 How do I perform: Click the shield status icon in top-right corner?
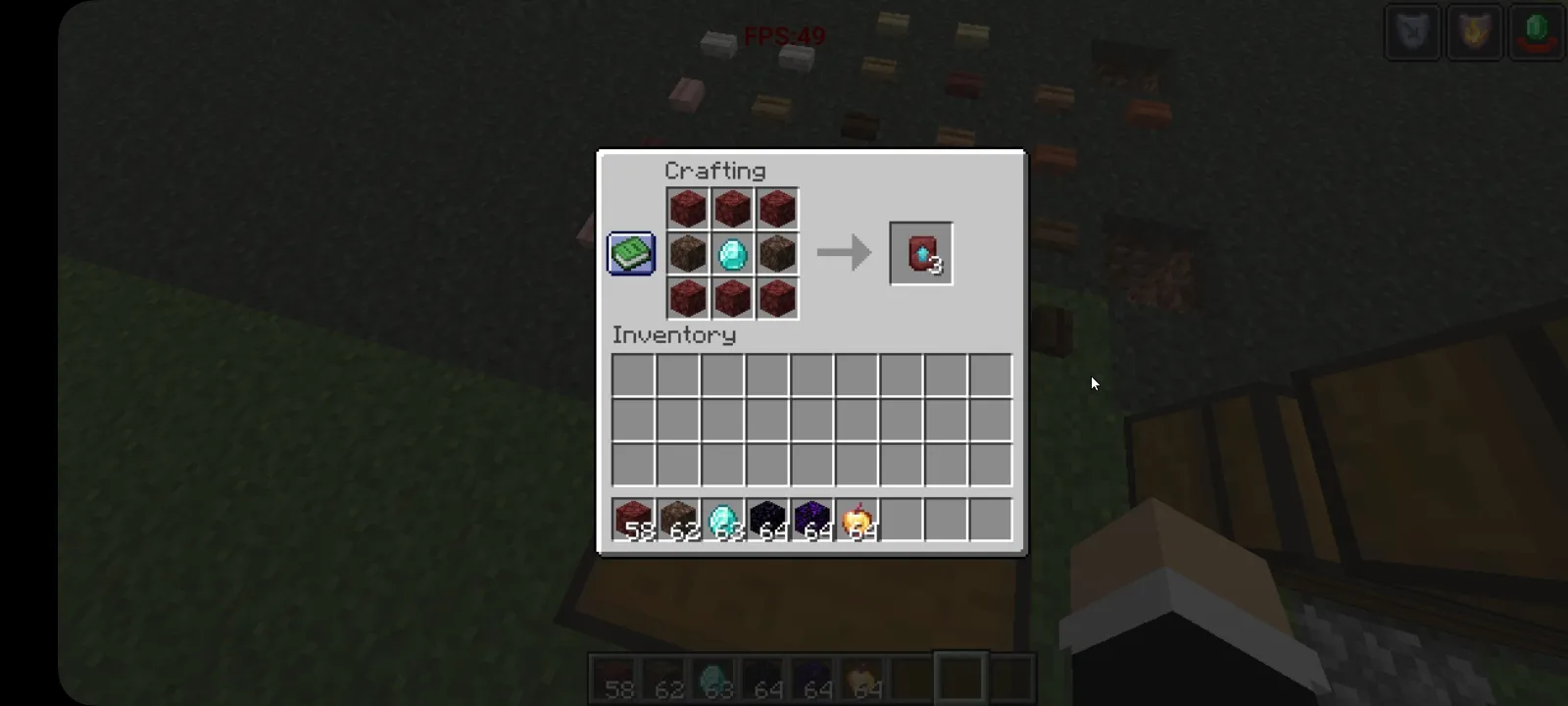pyautogui.click(x=1411, y=32)
